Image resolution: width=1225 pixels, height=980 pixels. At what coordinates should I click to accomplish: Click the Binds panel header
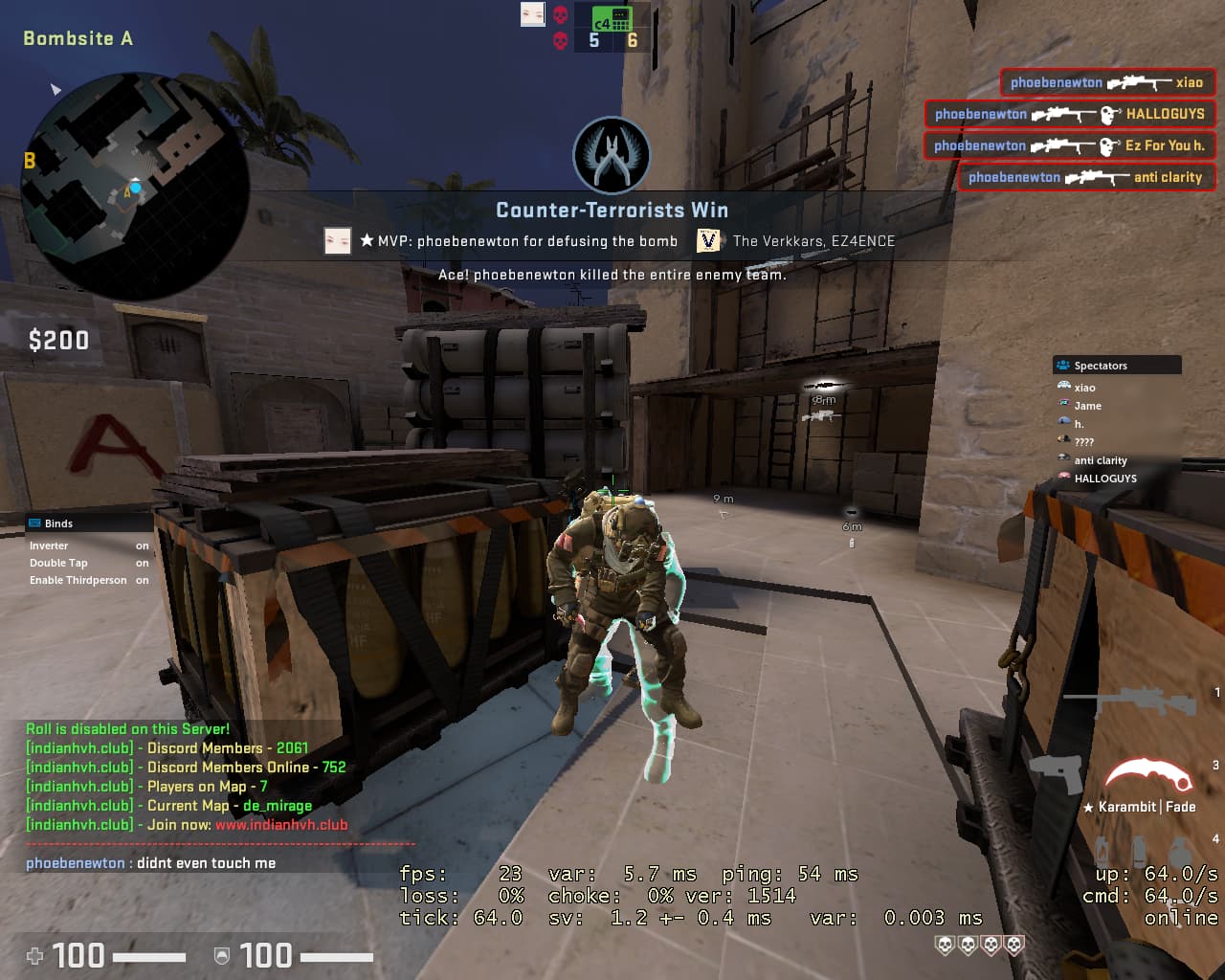88,523
